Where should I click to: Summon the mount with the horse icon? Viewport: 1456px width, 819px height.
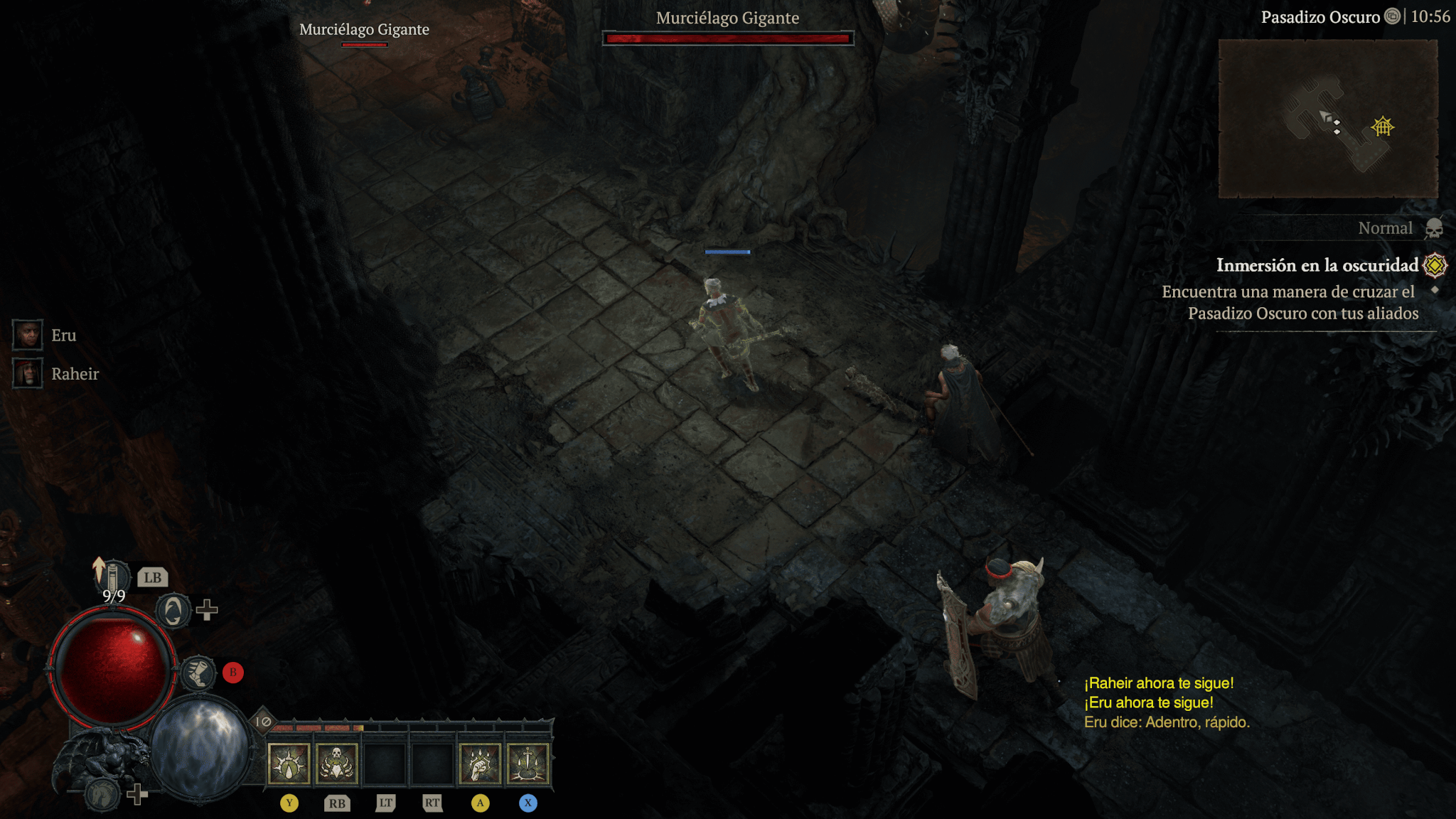[103, 794]
